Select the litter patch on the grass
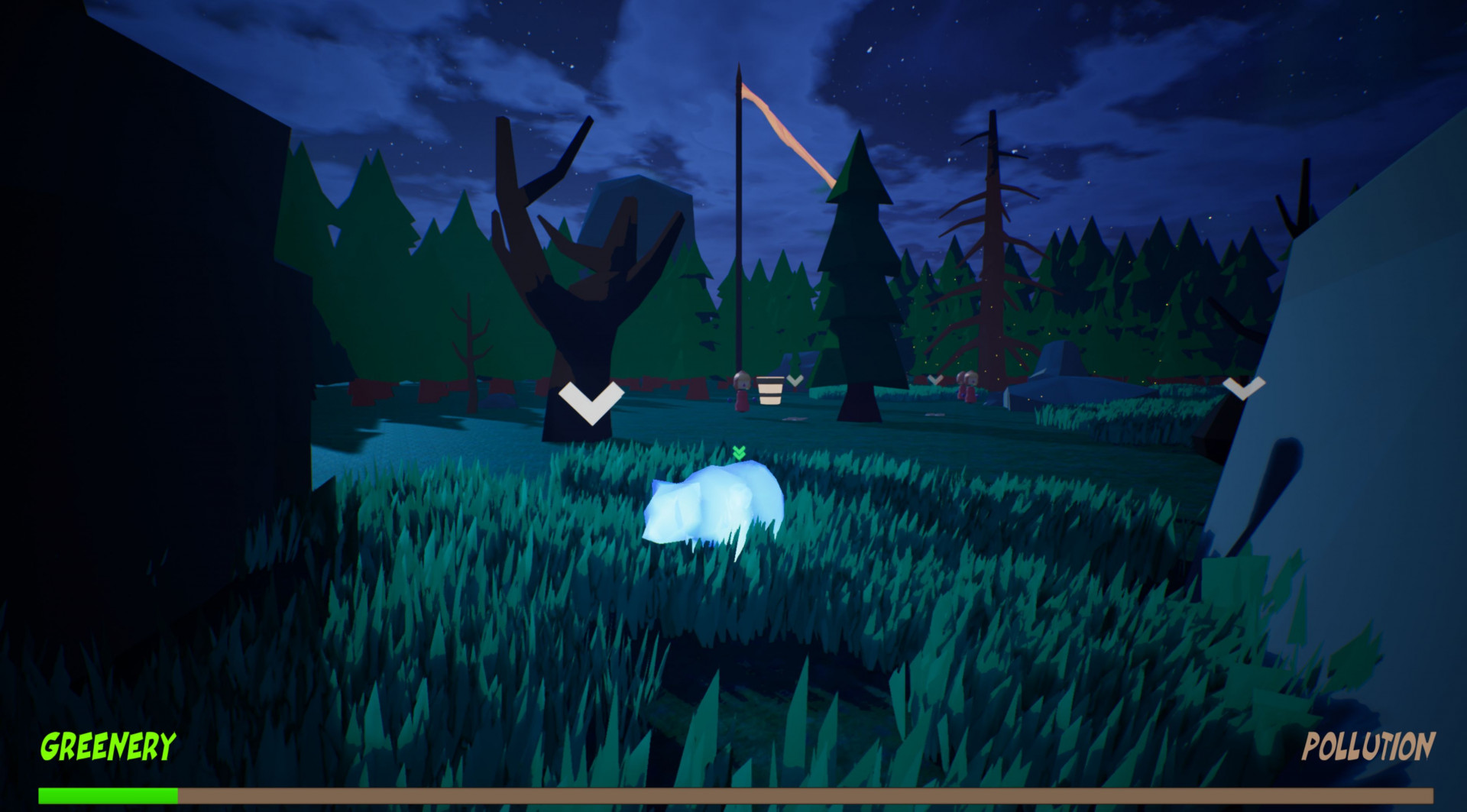Viewport: 1467px width, 812px height. (x=794, y=419)
